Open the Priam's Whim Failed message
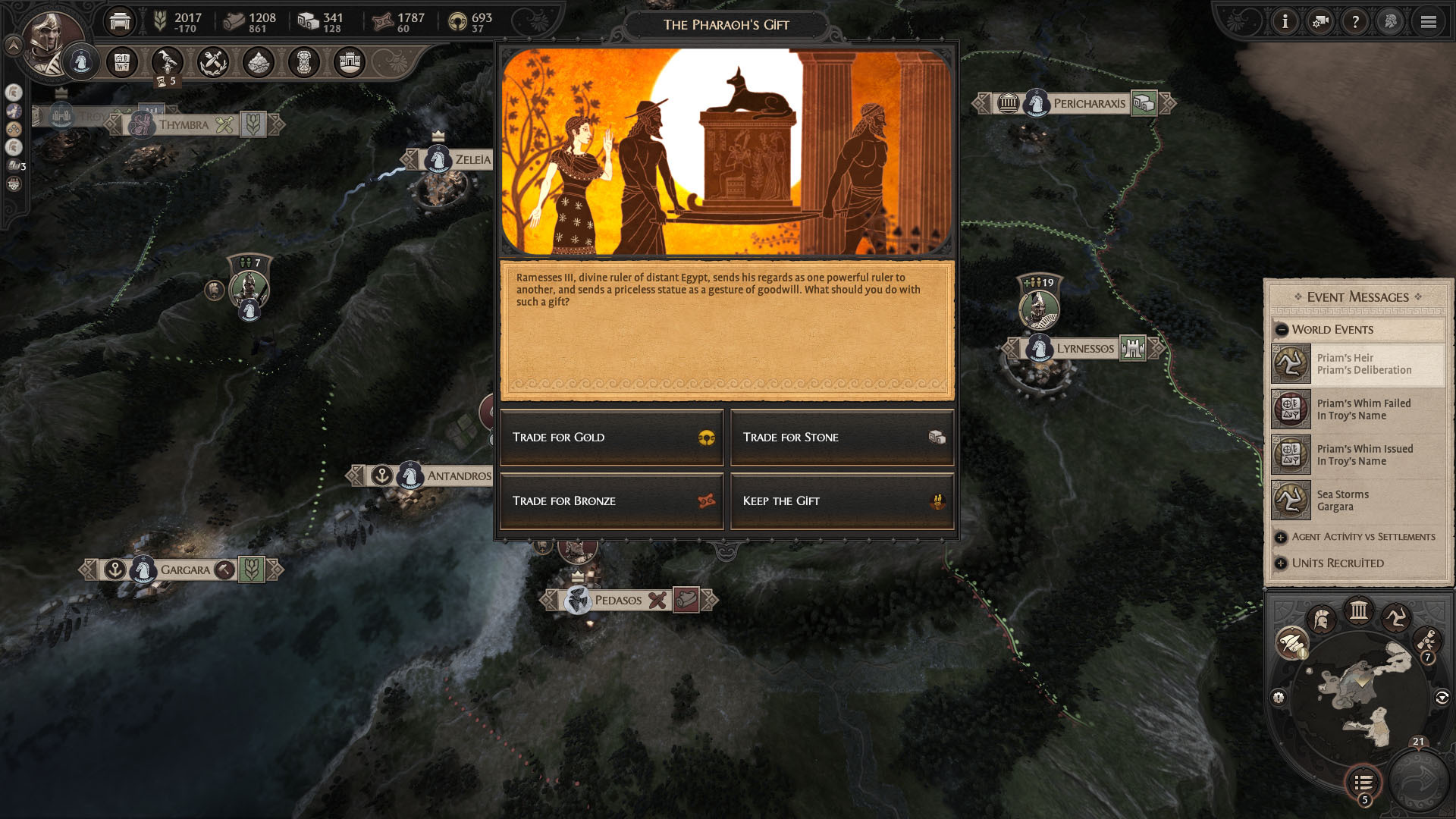The width and height of the screenshot is (1456, 819). tap(1357, 409)
